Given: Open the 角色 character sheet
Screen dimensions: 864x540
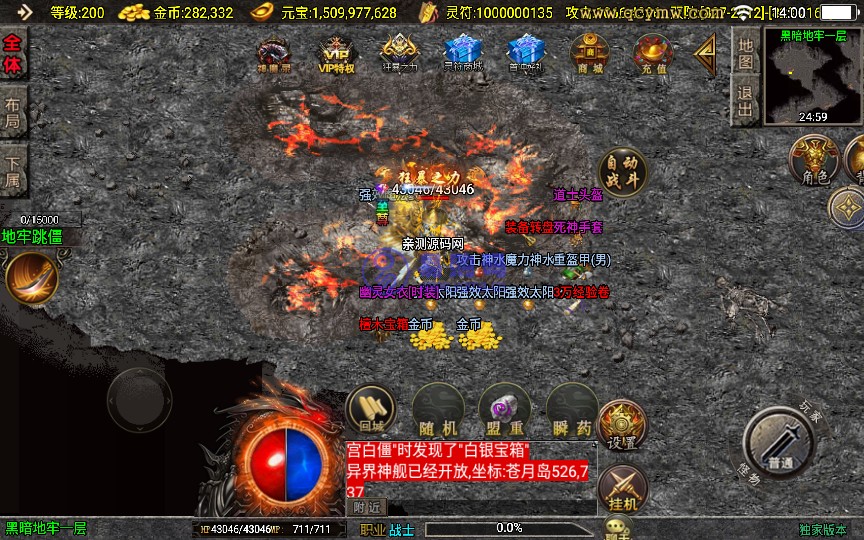Looking at the screenshot, I should coord(813,162).
